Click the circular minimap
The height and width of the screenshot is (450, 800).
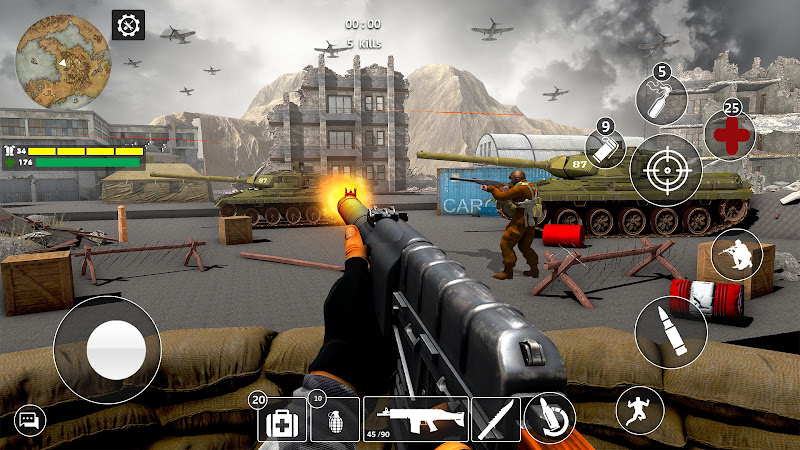point(63,63)
